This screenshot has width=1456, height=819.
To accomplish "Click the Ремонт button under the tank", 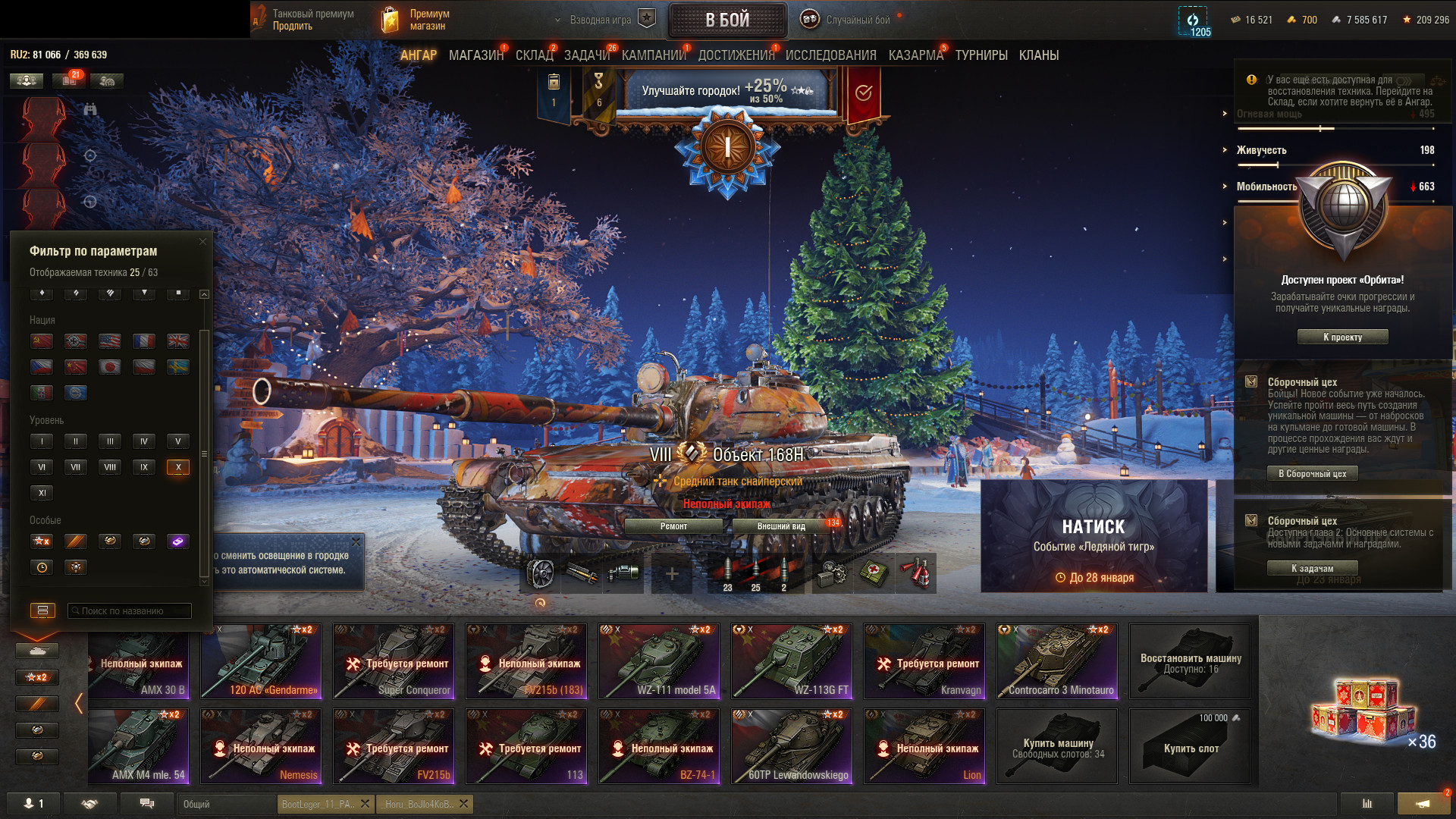I will tap(673, 526).
